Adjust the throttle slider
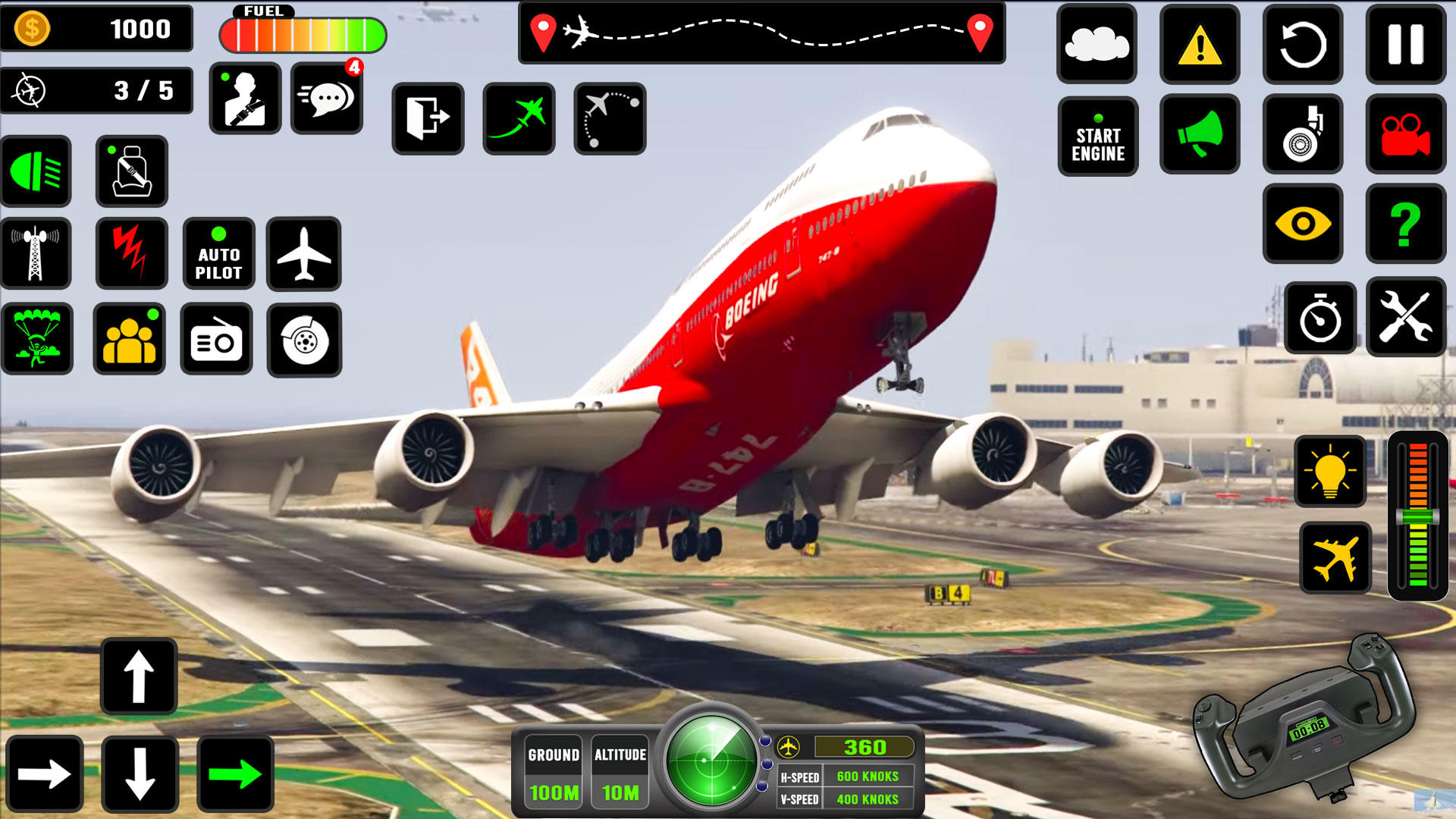The image size is (1456, 819). [1420, 516]
